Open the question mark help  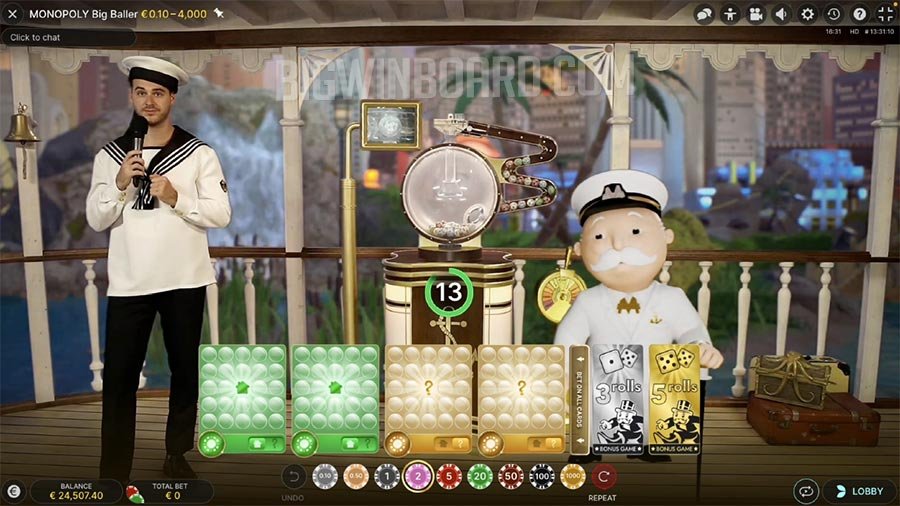pos(860,14)
